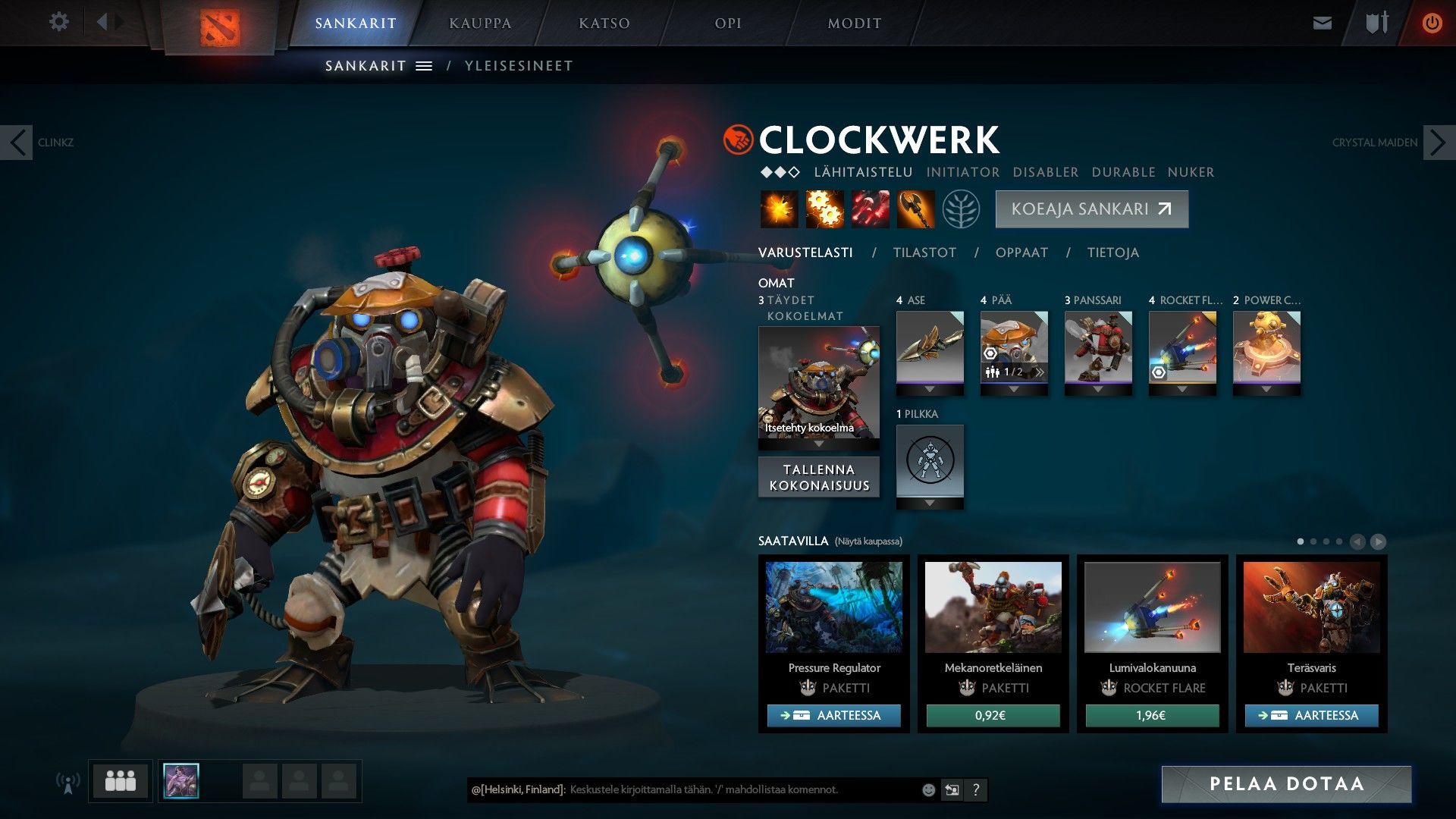This screenshot has height=819, width=1456.
Task: Purchase Lumivalokanuuna for 1,96€
Action: click(x=1152, y=715)
